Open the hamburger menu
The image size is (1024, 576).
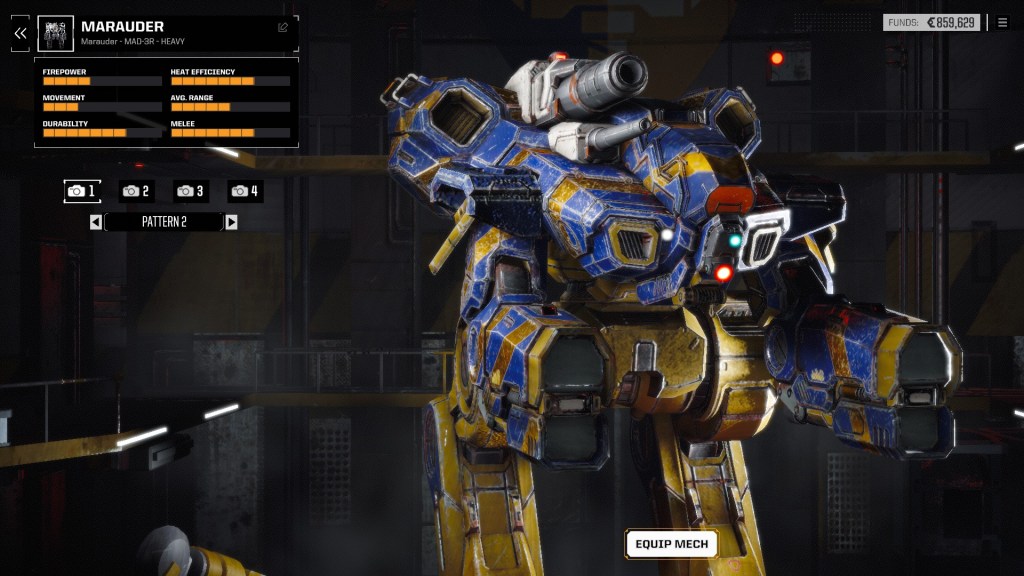pyautogui.click(x=1003, y=22)
